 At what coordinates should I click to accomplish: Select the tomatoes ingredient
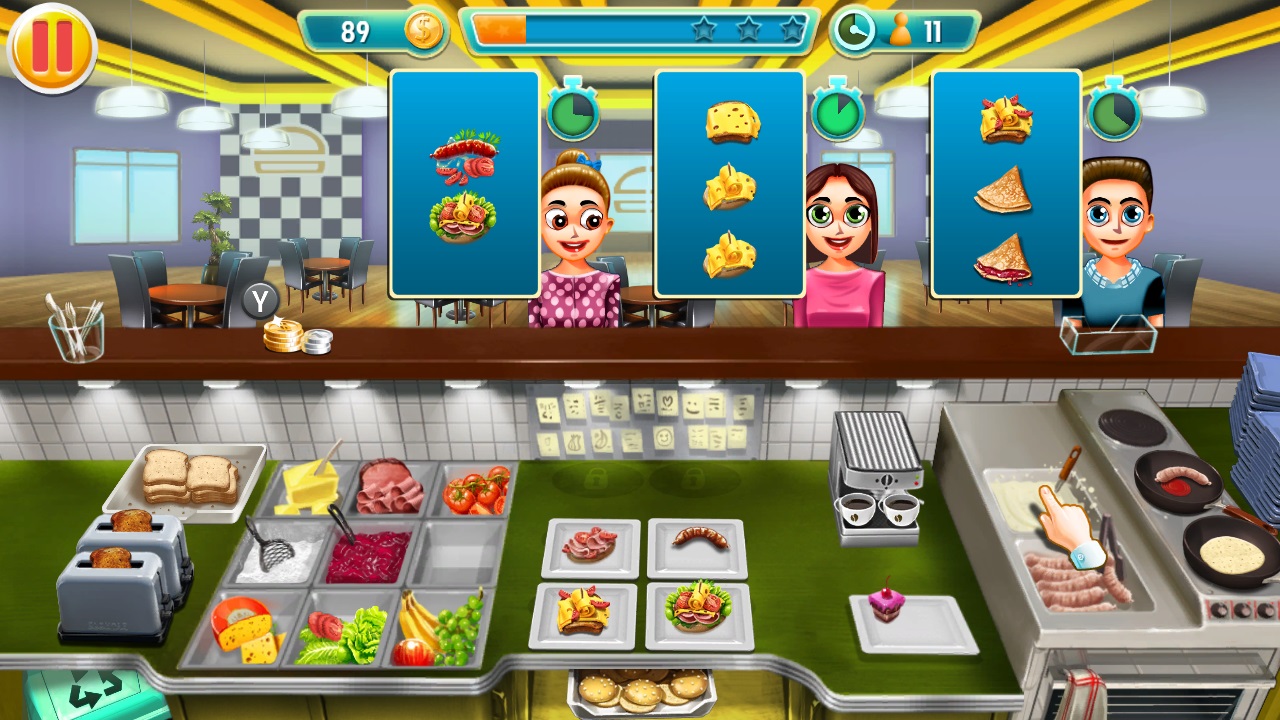[478, 490]
